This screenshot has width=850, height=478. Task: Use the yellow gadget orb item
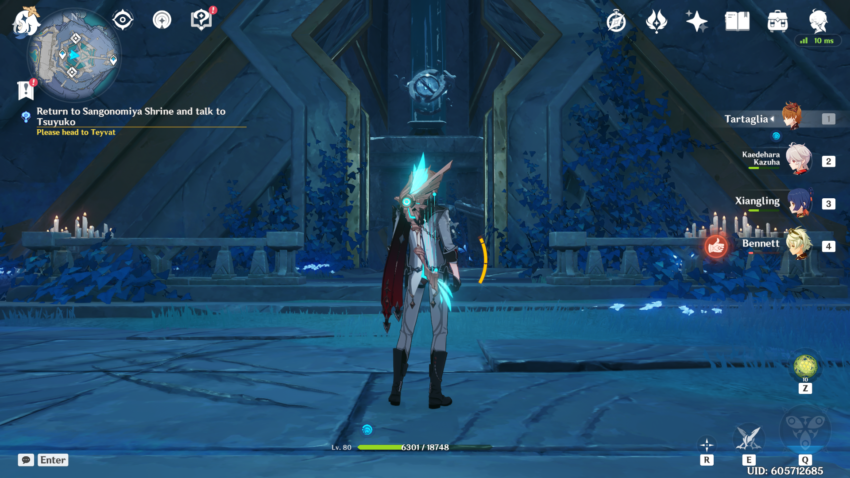coord(805,366)
